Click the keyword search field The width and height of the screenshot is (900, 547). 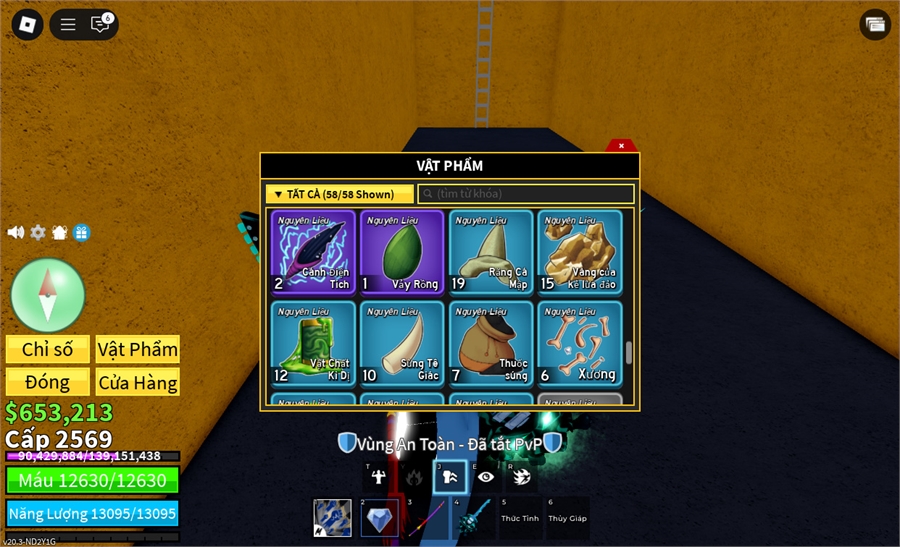coord(526,194)
